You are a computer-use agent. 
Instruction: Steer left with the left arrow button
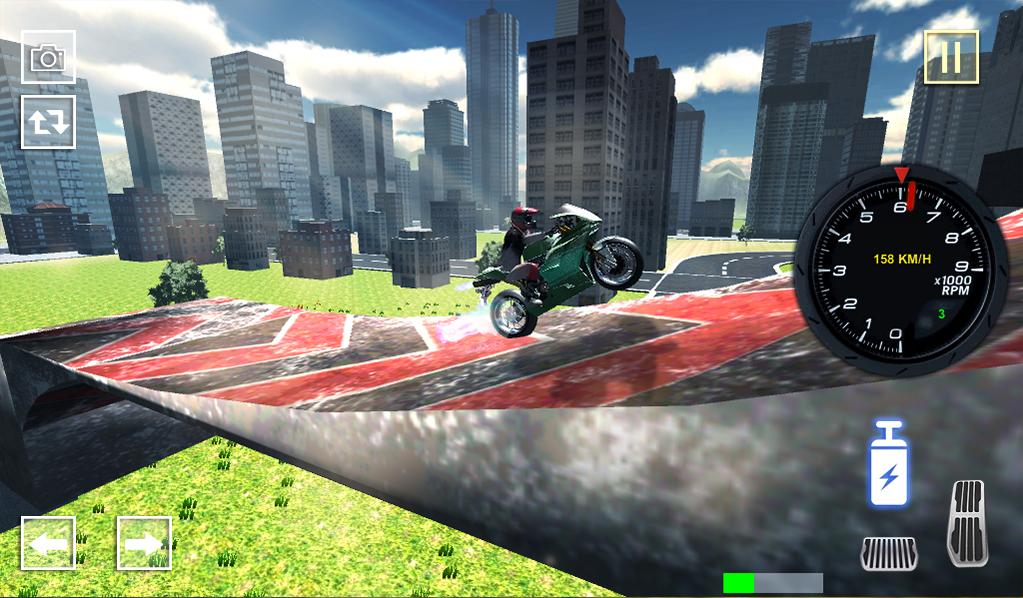[48, 543]
